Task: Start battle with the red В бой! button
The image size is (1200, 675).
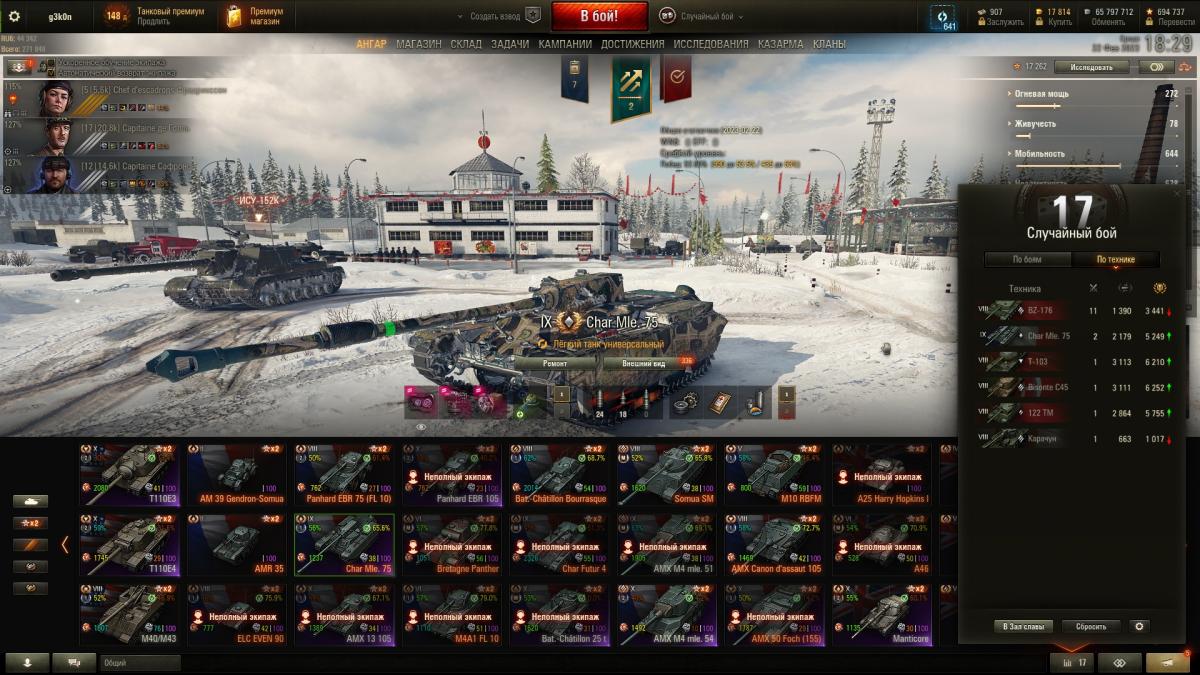Action: (599, 16)
